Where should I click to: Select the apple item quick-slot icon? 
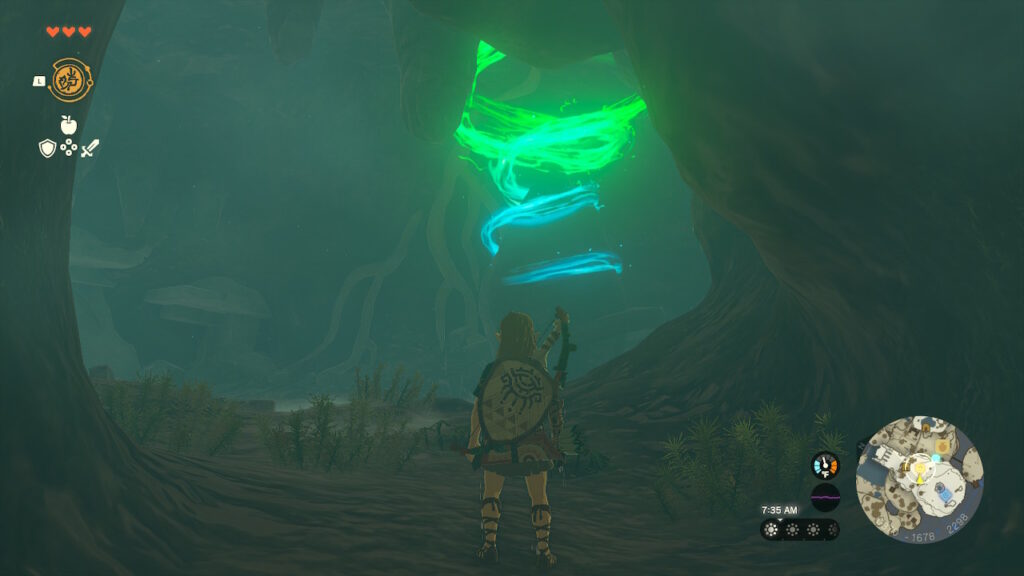(68, 125)
